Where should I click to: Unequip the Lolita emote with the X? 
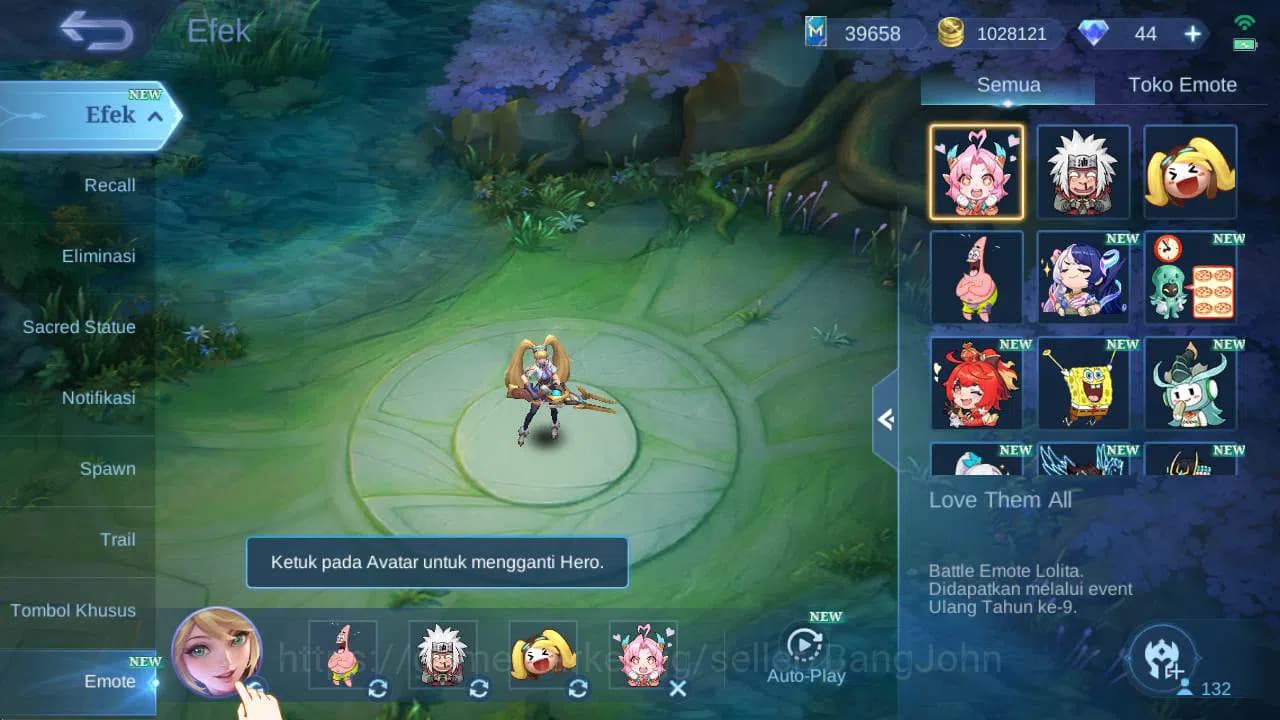tap(677, 689)
